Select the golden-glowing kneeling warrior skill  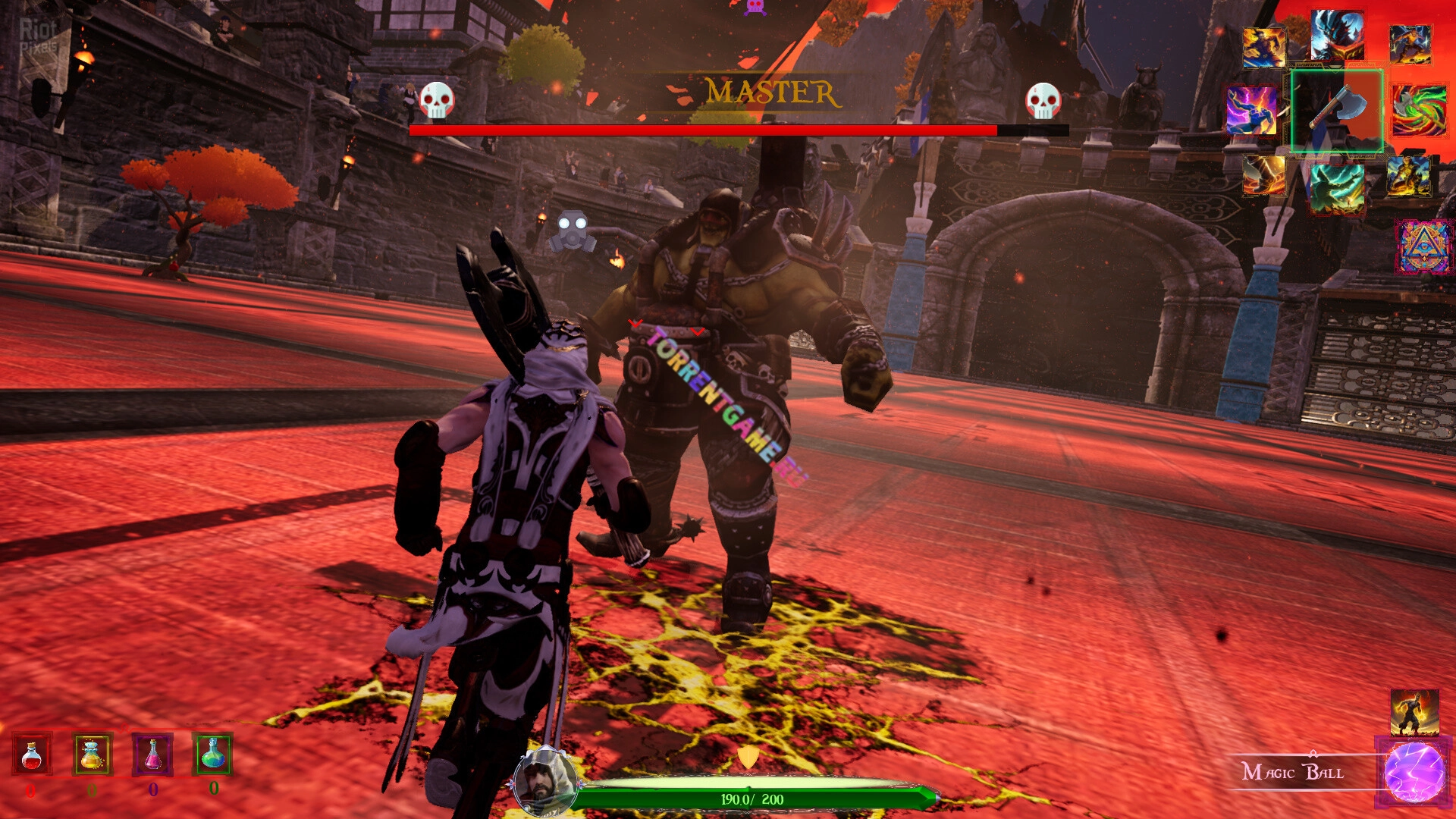click(x=1409, y=177)
